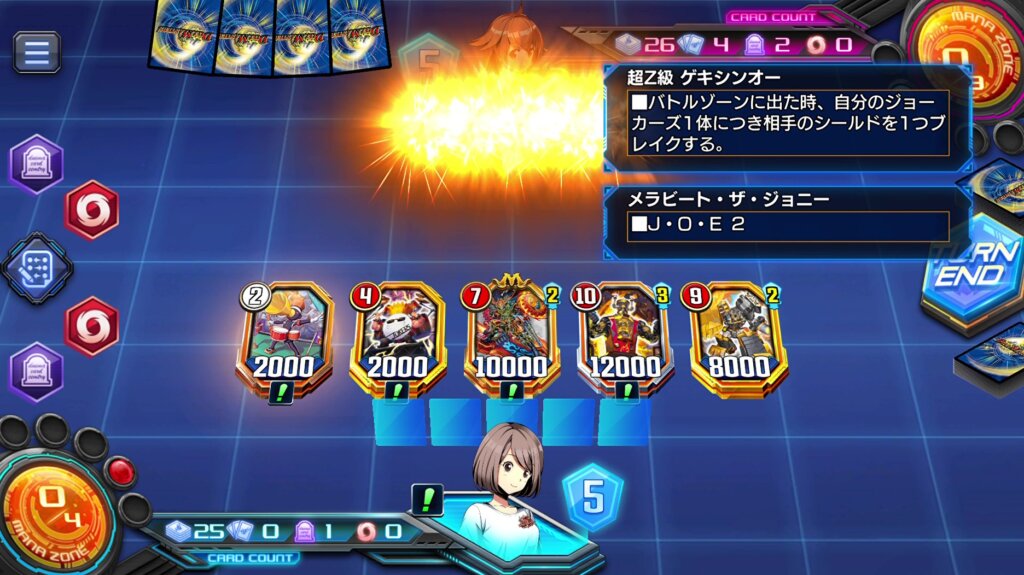Open the hamburger menu
Viewport: 1024px width, 575px height.
pyautogui.click(x=37, y=52)
